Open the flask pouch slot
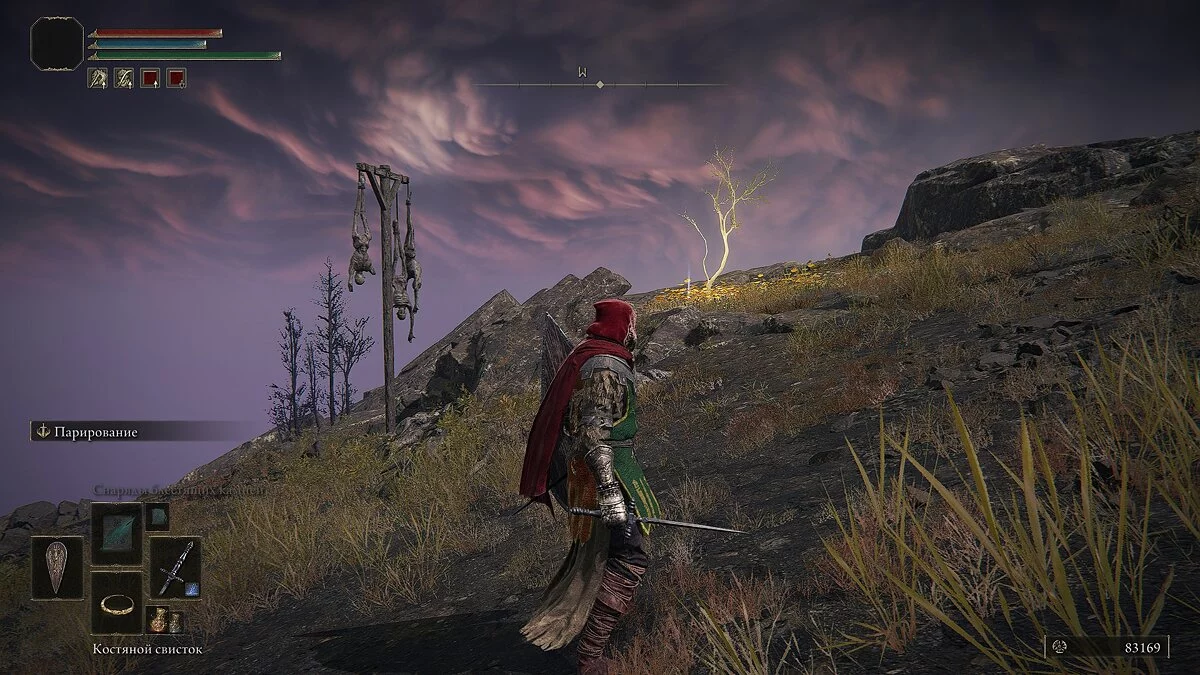Image resolution: width=1200 pixels, height=675 pixels. tap(165, 620)
